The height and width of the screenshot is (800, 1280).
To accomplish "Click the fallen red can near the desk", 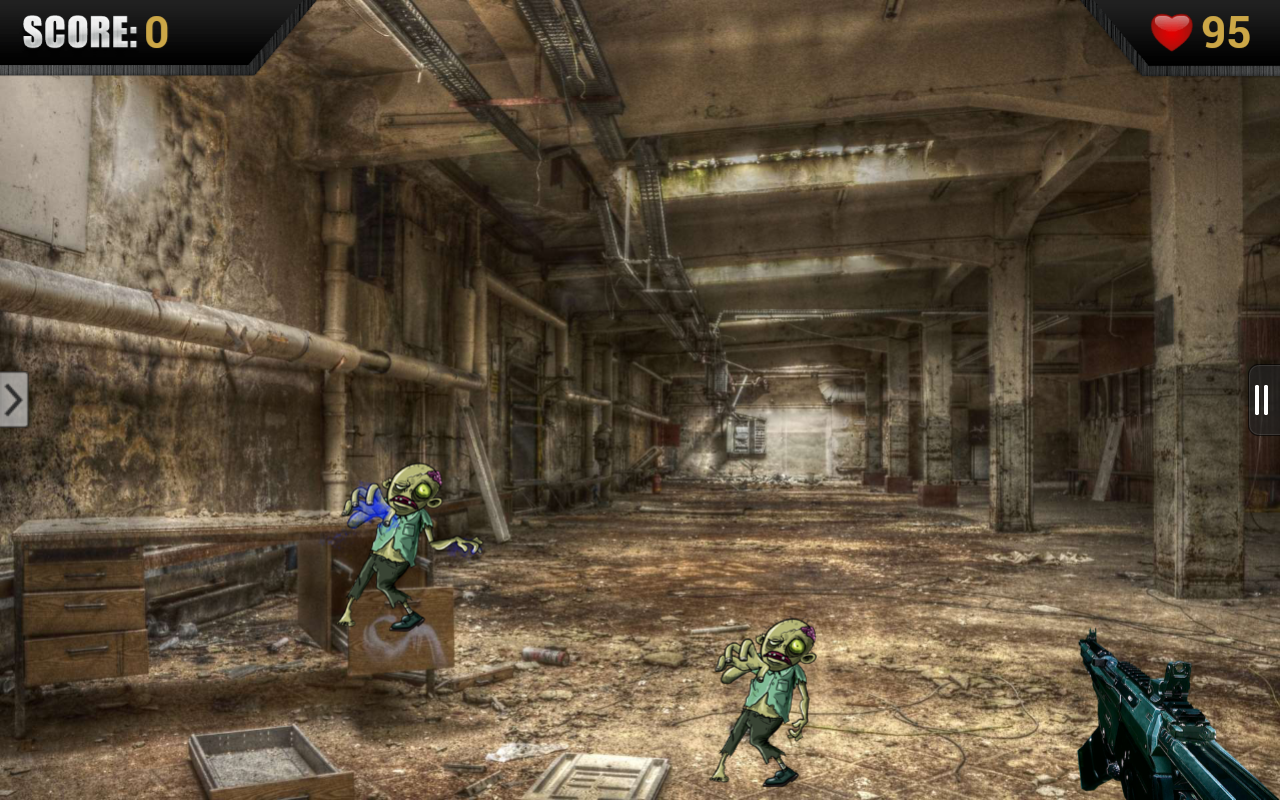I will tap(547, 655).
